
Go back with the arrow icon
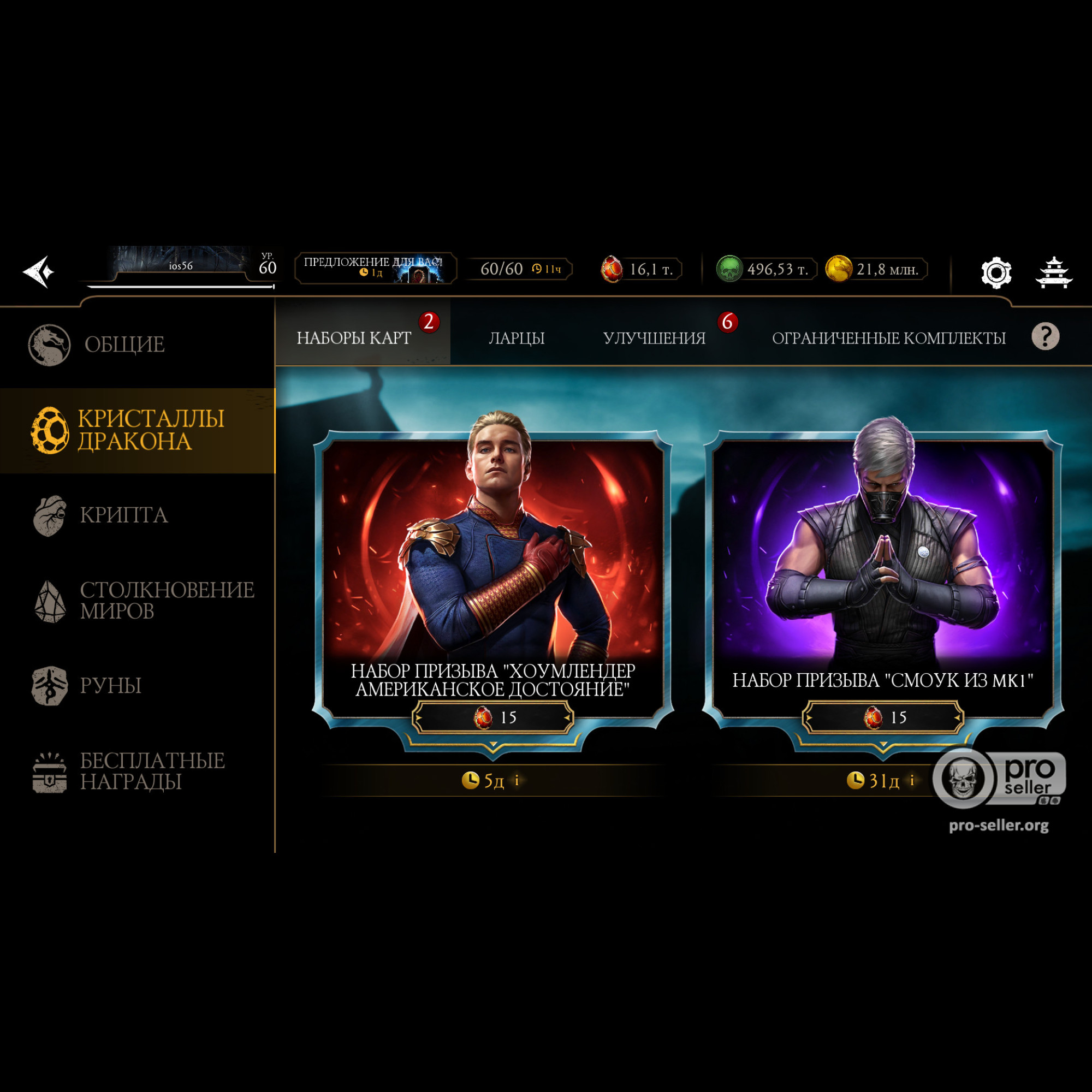(38, 272)
